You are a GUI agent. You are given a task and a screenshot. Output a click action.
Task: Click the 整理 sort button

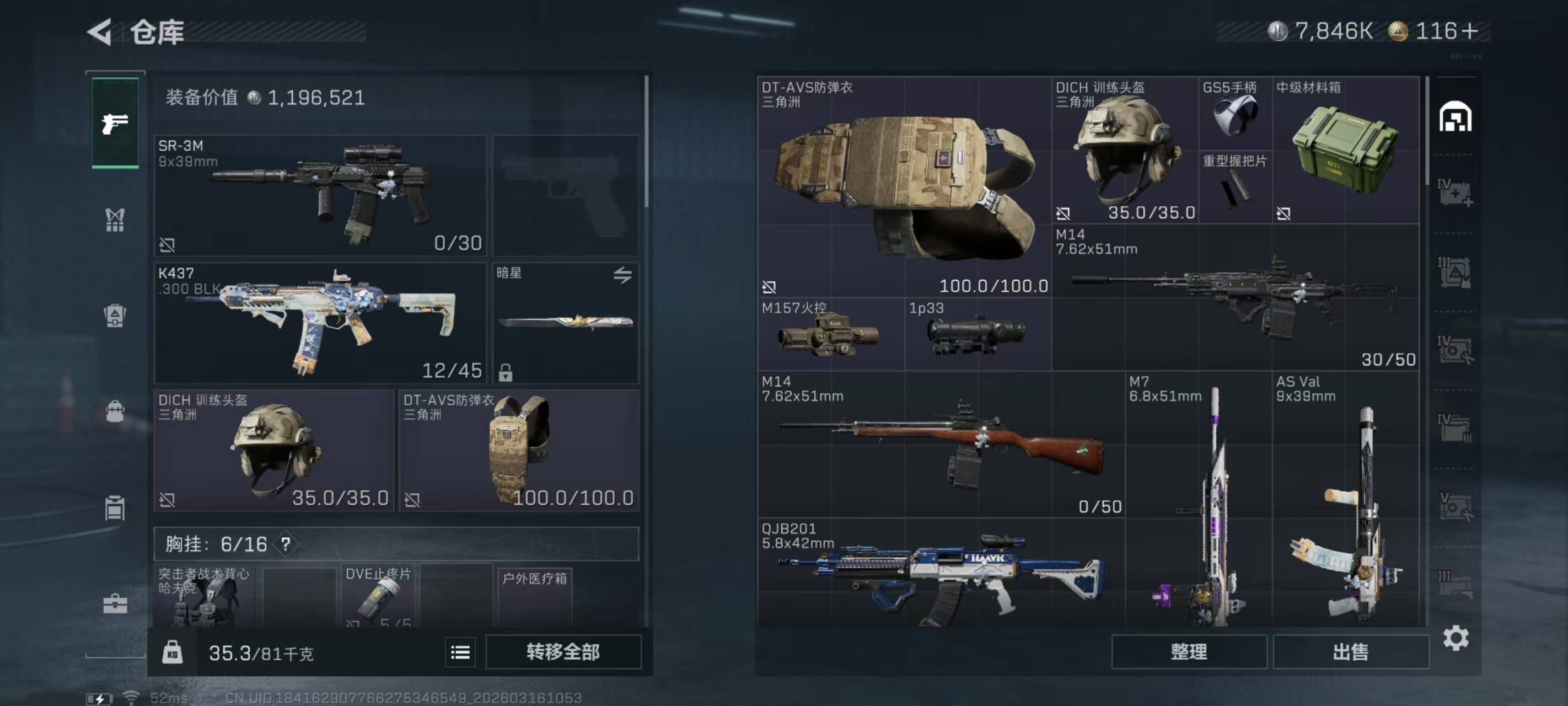click(1189, 652)
